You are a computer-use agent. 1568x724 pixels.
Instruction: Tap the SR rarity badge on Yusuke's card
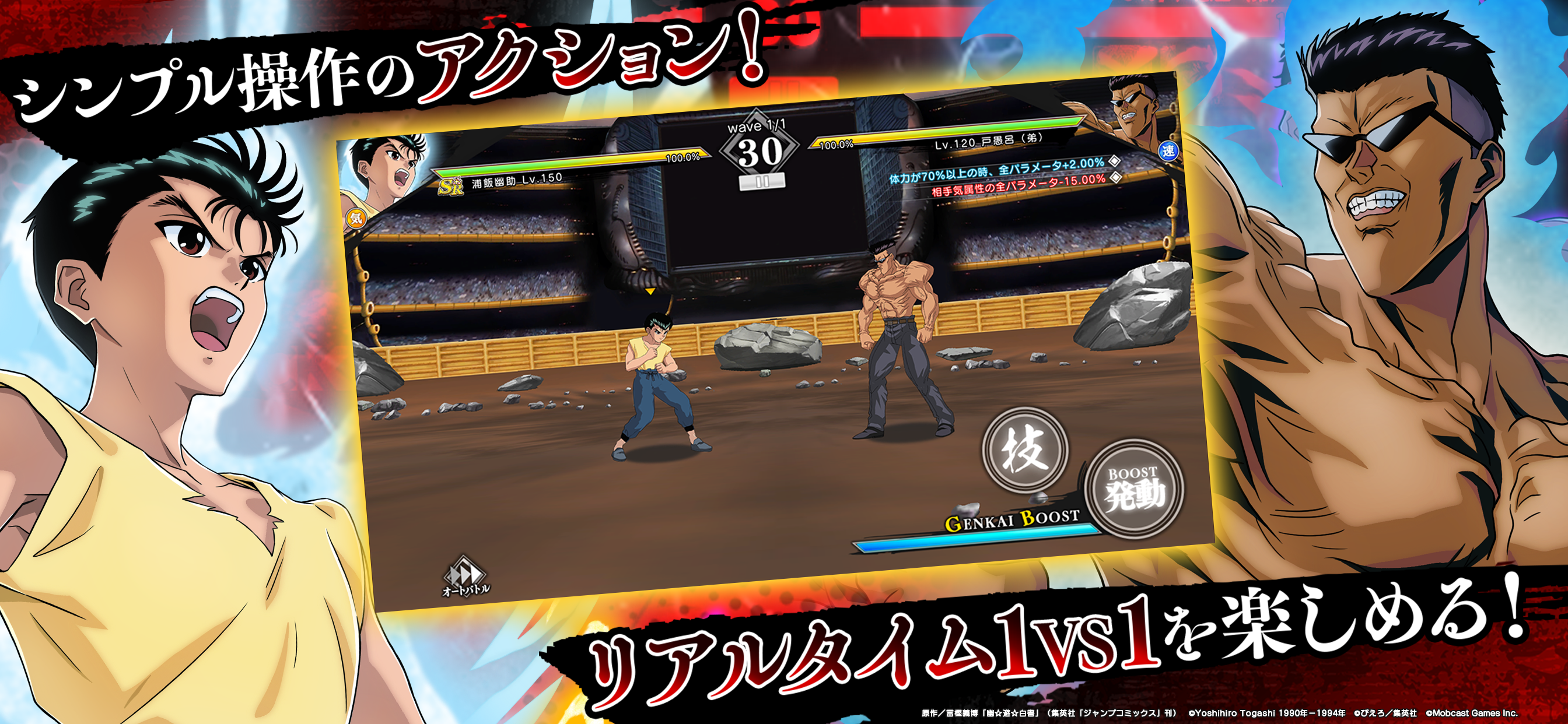click(x=451, y=188)
